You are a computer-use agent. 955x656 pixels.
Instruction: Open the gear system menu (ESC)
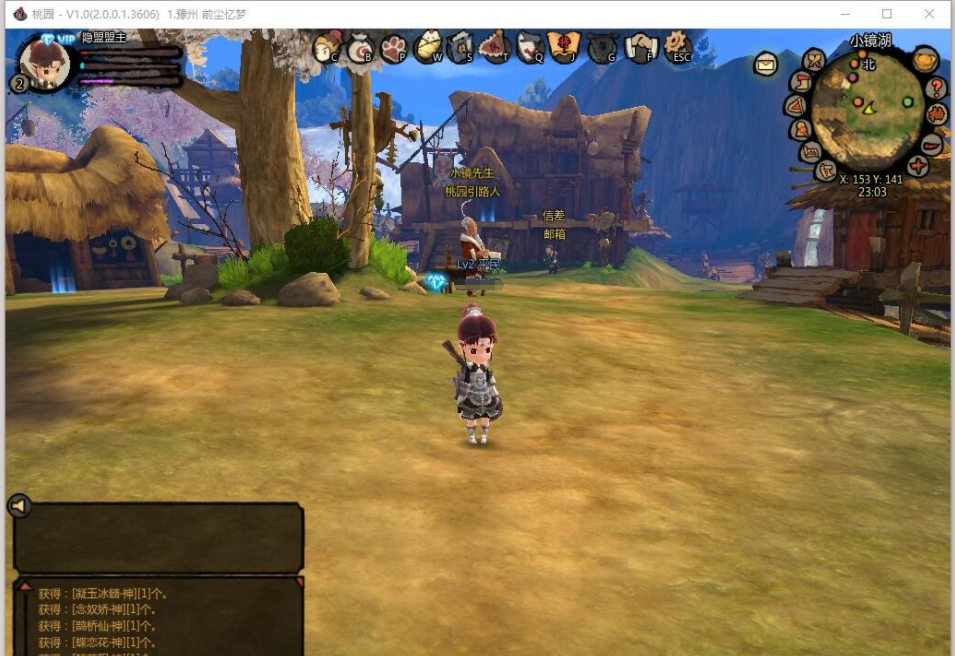point(679,45)
